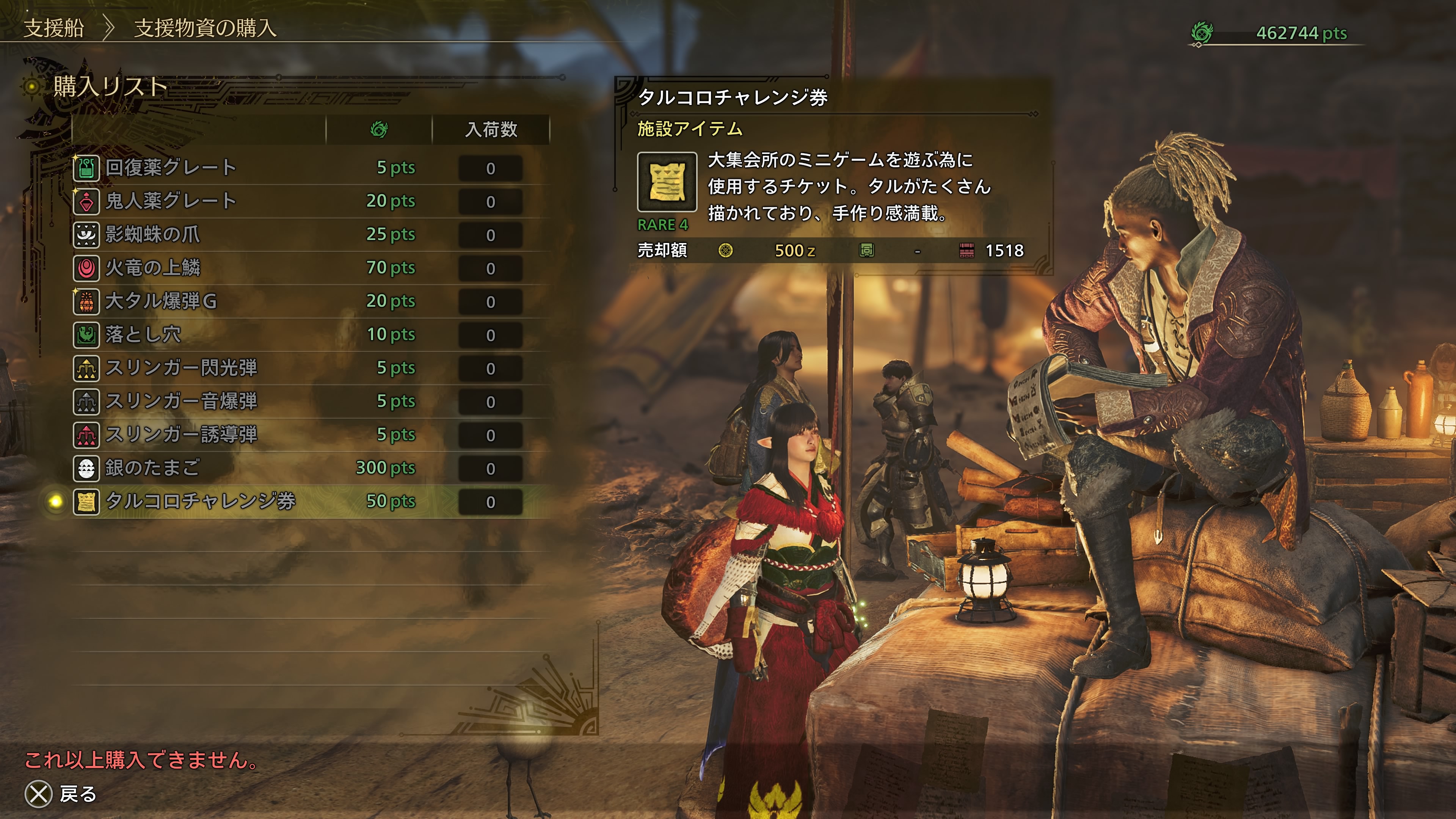Choose the 鬼人薬グレート row
Image resolution: width=1456 pixels, height=819 pixels.
(171, 201)
